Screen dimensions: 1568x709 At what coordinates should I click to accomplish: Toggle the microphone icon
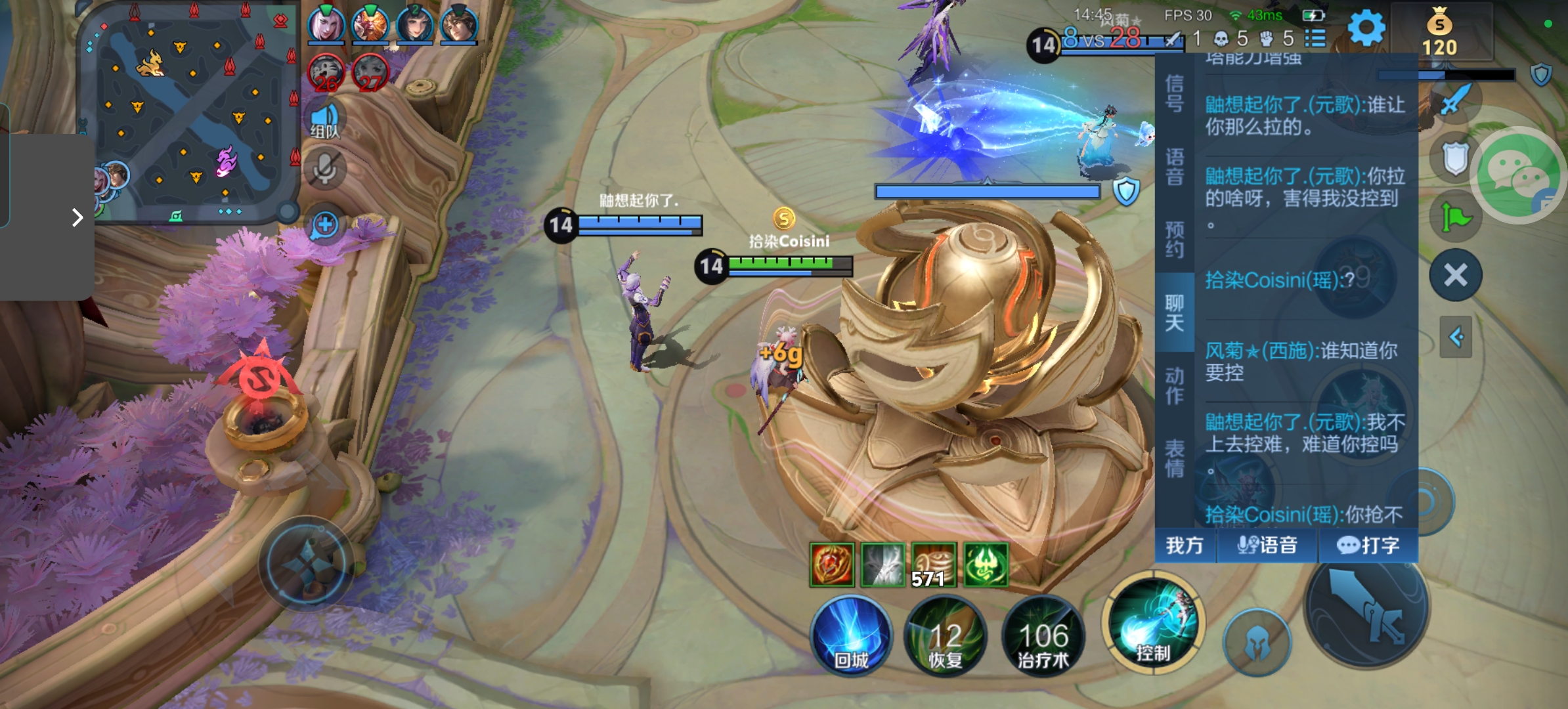pyautogui.click(x=324, y=169)
